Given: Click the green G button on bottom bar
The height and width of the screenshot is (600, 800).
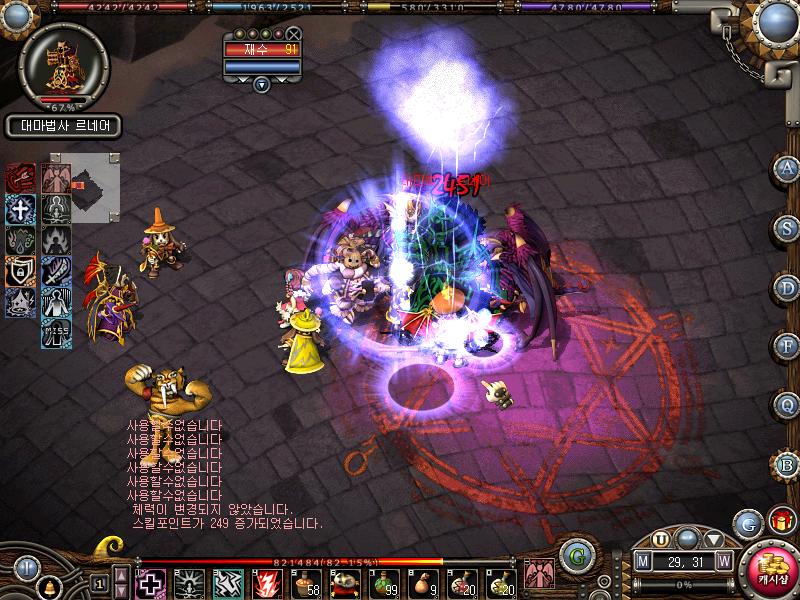Looking at the screenshot, I should (x=574, y=553).
